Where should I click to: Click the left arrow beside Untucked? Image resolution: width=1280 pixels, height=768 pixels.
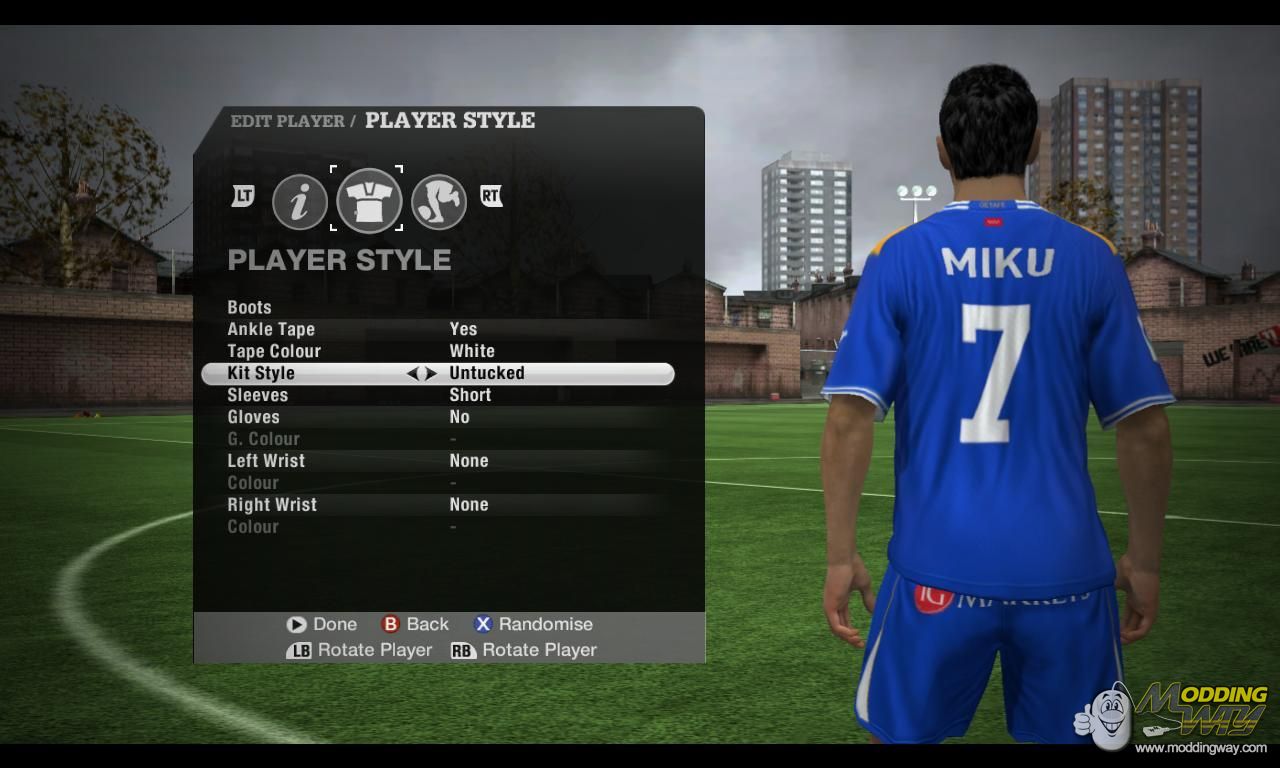tap(413, 374)
